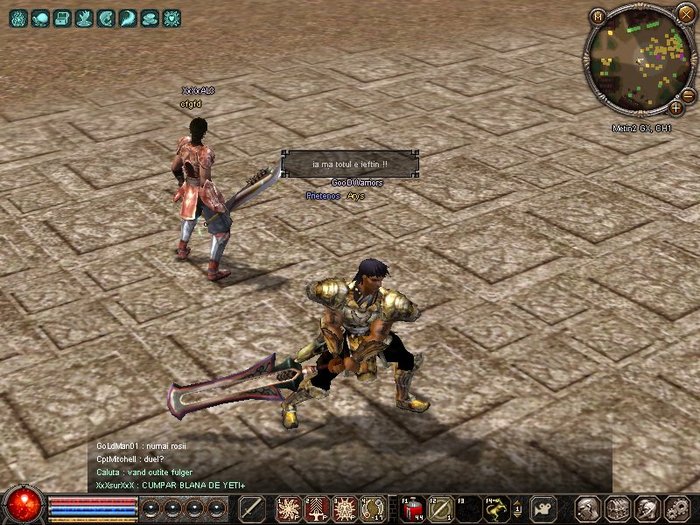Open the world map with the M button

point(598,16)
